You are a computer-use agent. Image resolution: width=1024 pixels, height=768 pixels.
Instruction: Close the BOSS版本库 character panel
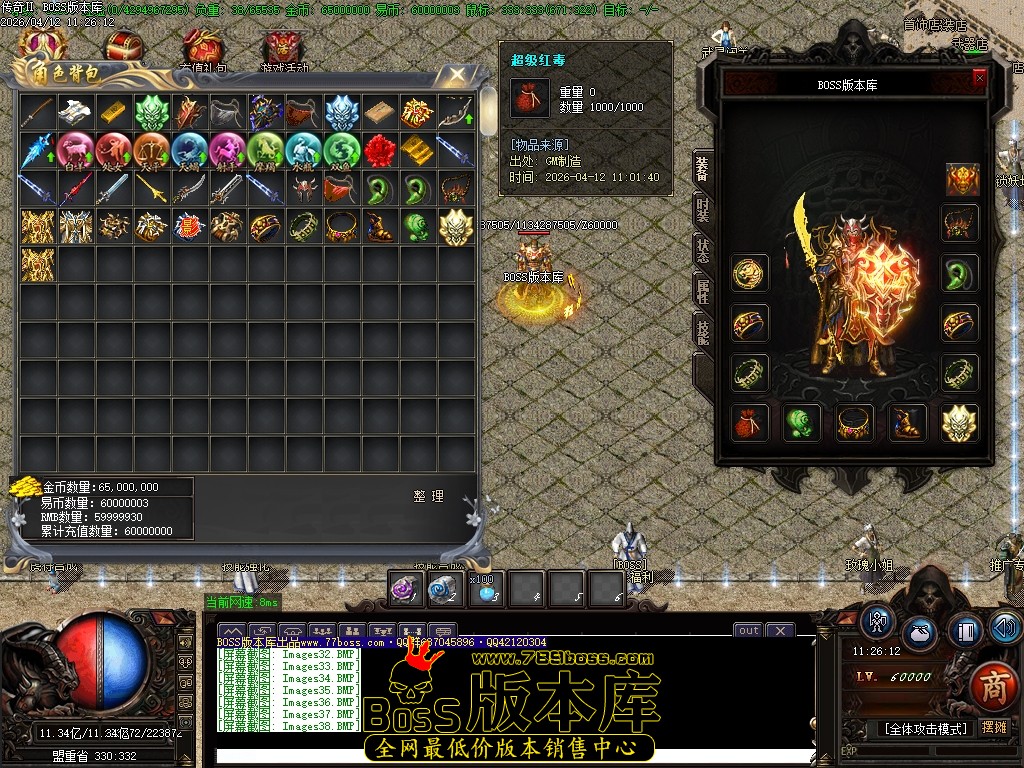coord(979,77)
